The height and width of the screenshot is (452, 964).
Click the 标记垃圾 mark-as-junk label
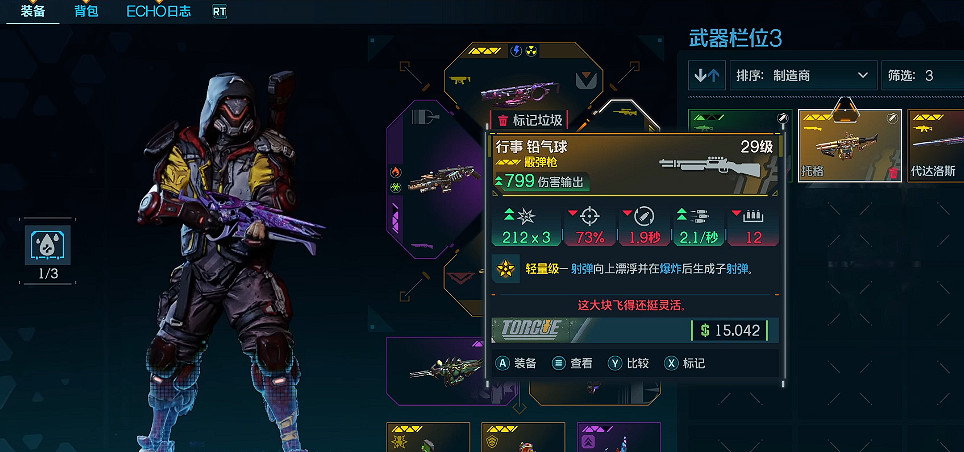coord(531,120)
